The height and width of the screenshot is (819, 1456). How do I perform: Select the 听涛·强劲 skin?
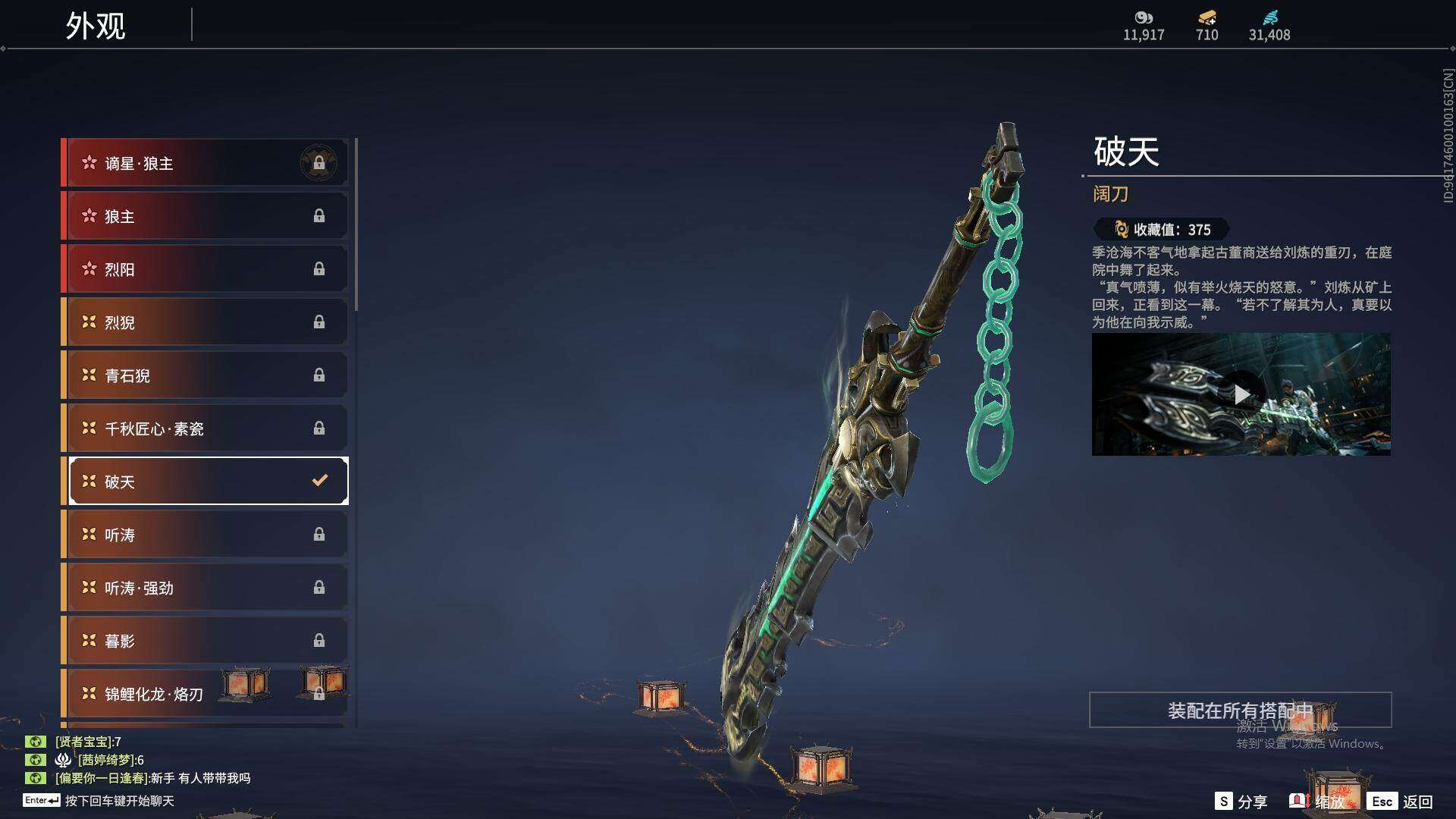(206, 588)
